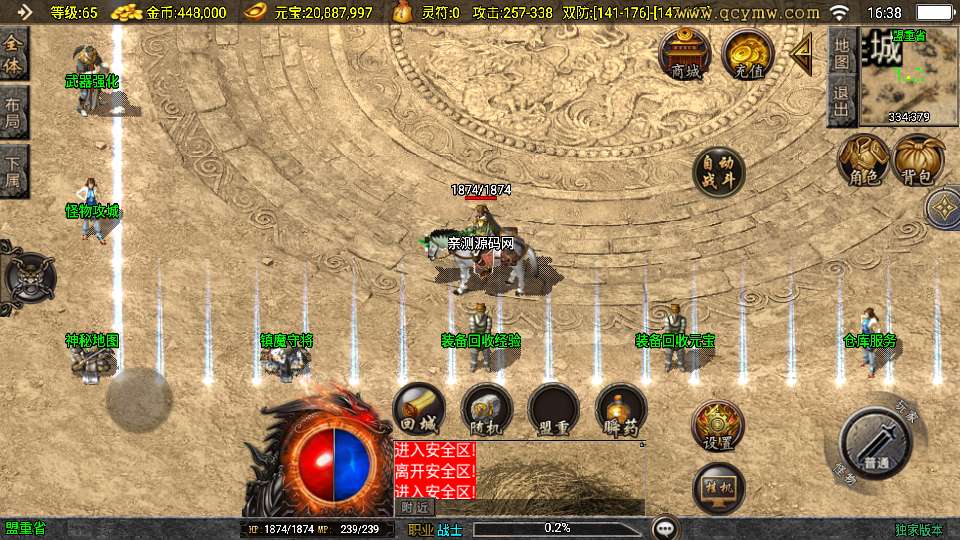The width and height of the screenshot is (960, 540).
Task: Open the 设置 settings
Action: (717, 426)
